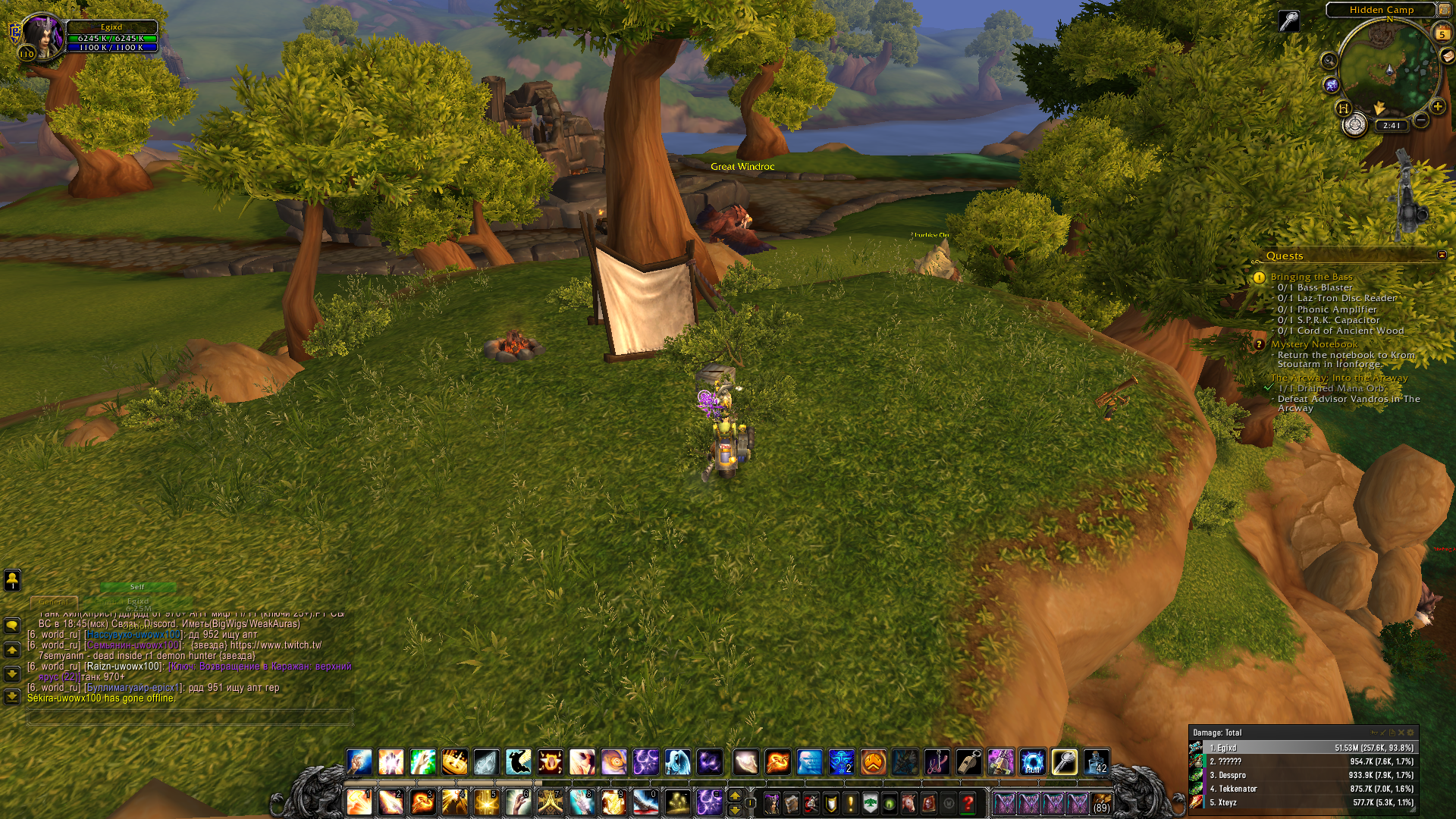Toggle the minimap tracking magnifier button
The width and height of the screenshot is (1456, 819).
[x=1329, y=61]
